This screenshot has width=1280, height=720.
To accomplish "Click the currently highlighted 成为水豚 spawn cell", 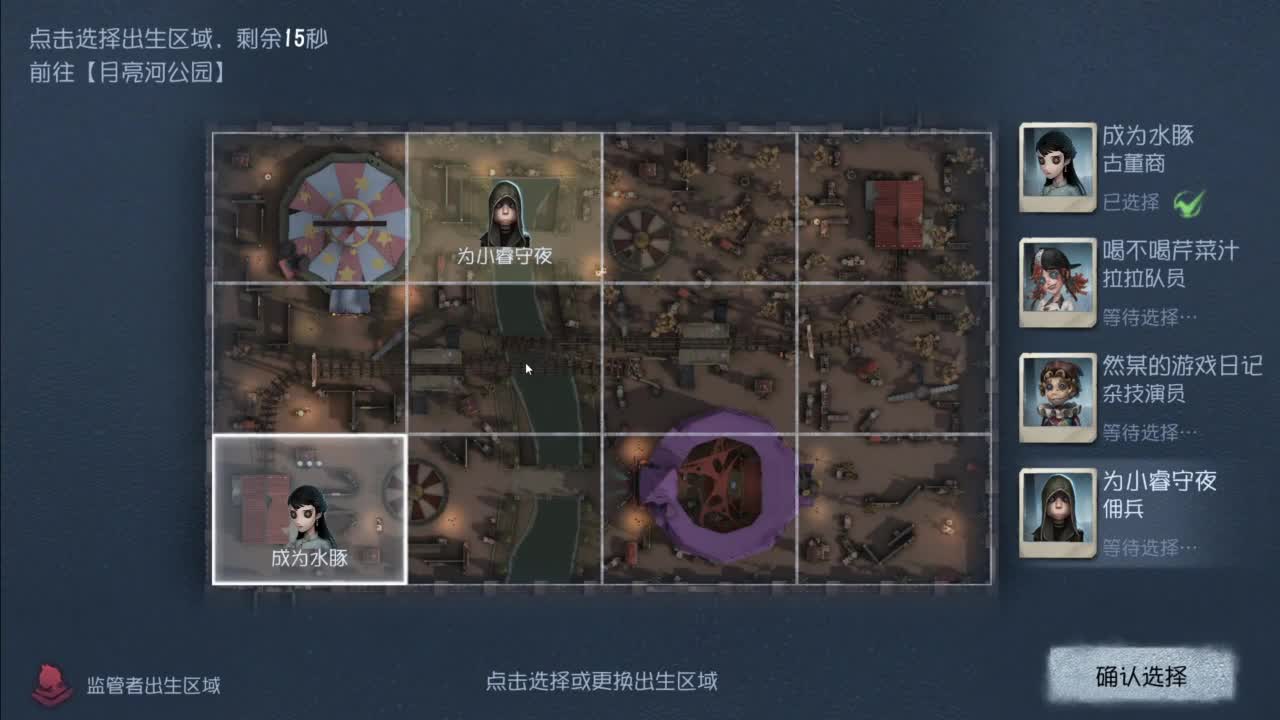I will tap(308, 510).
